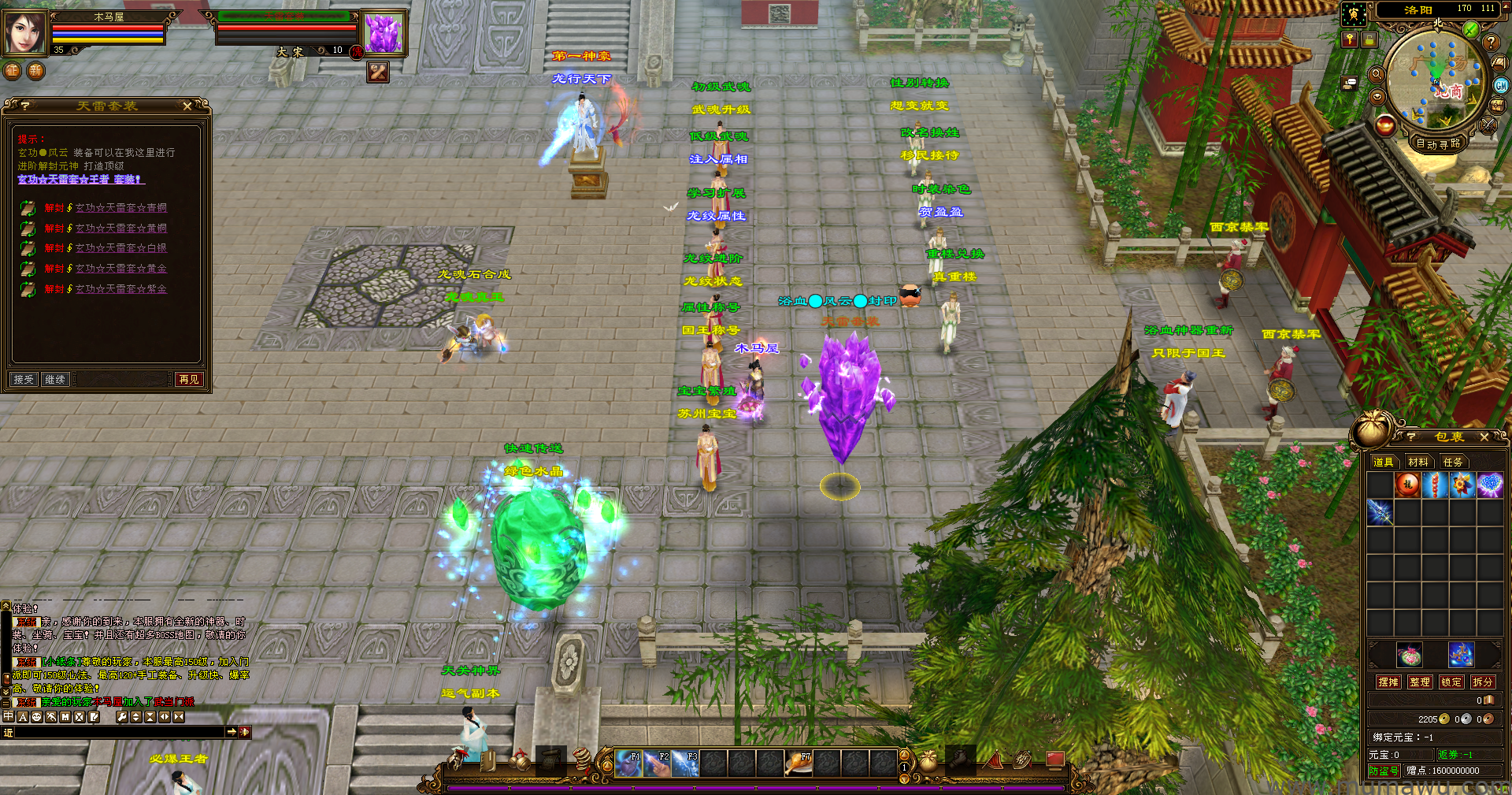The width and height of the screenshot is (1512, 795).
Task: Close the 天雷套装 dialog window
Action: pos(187,106)
